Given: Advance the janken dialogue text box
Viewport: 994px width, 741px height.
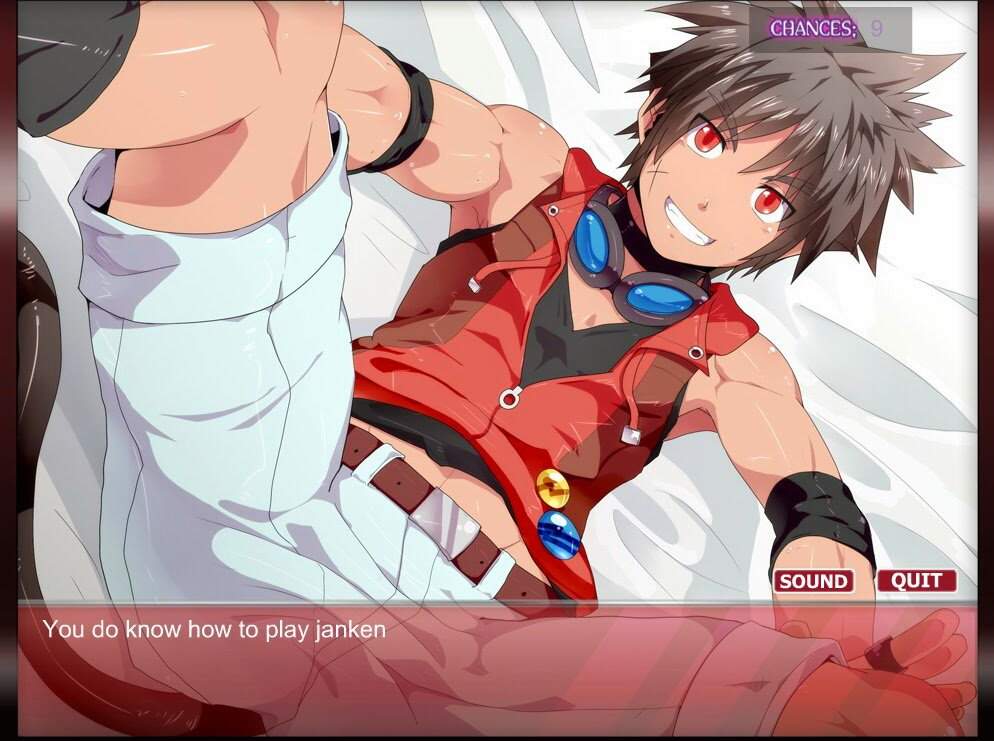Looking at the screenshot, I should coord(496,666).
